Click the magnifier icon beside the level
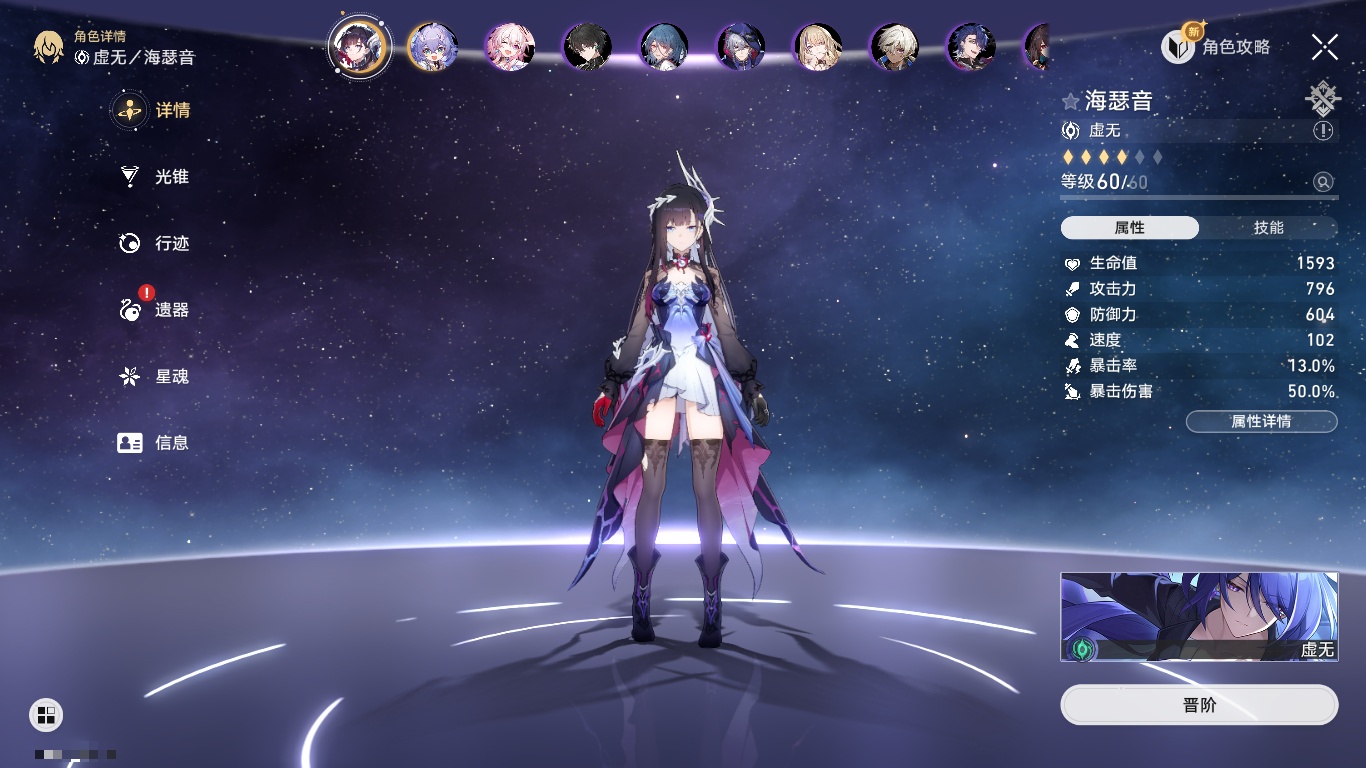 1323,182
